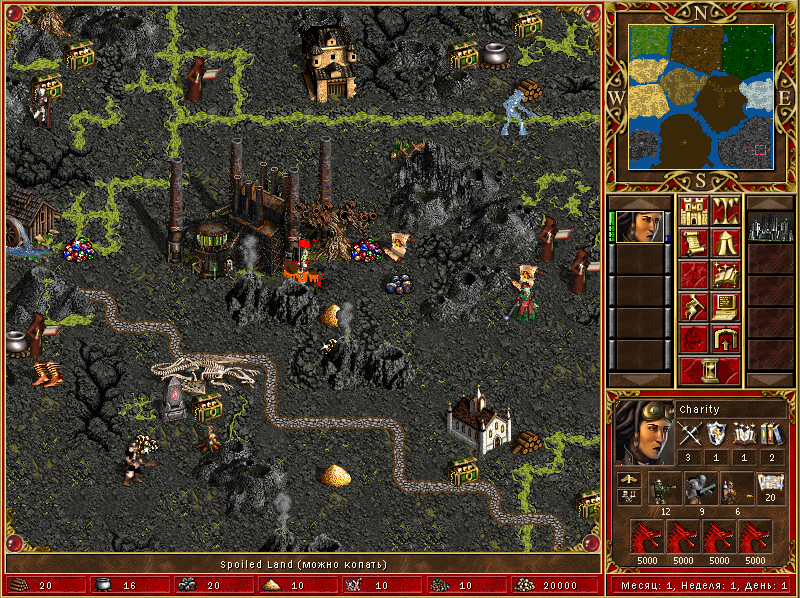Screen dimensions: 800x598
Task: Open adventure options with the pointing-hand button
Action: pos(692,307)
